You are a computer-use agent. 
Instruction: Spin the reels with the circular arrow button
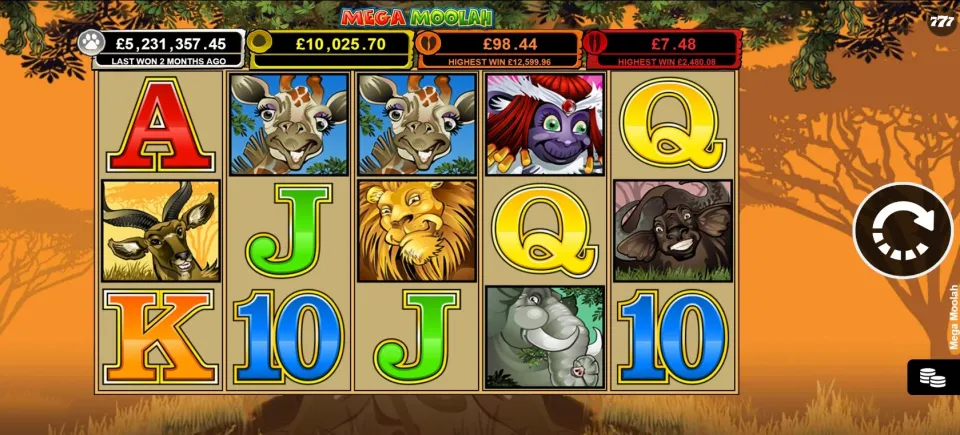pyautogui.click(x=903, y=230)
